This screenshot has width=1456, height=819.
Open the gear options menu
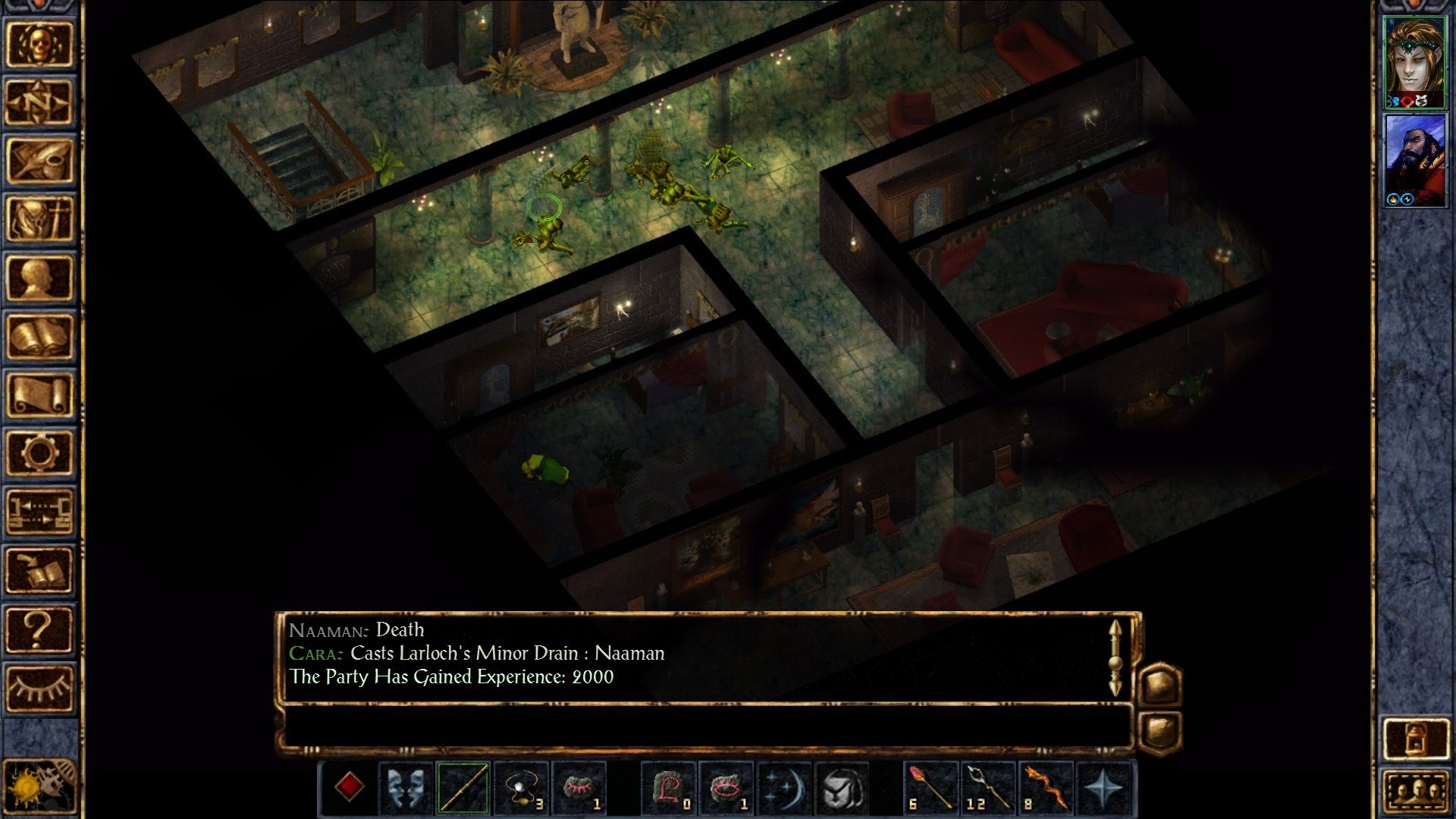tap(39, 453)
